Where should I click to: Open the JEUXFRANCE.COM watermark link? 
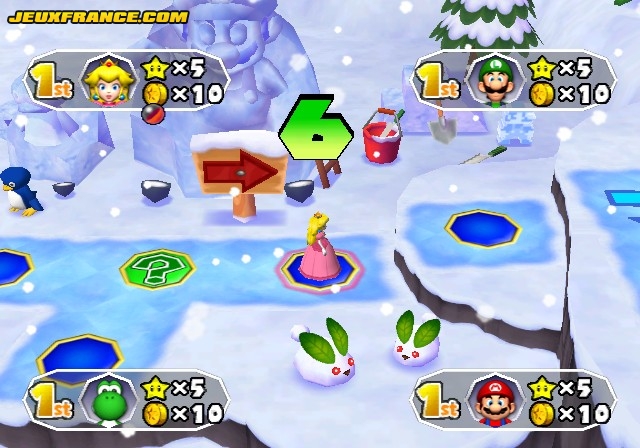point(97,17)
